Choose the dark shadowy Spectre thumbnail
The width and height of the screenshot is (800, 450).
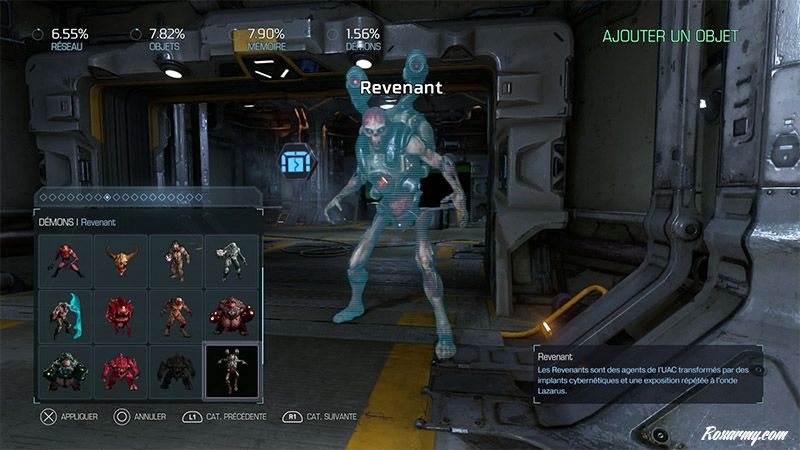point(176,369)
